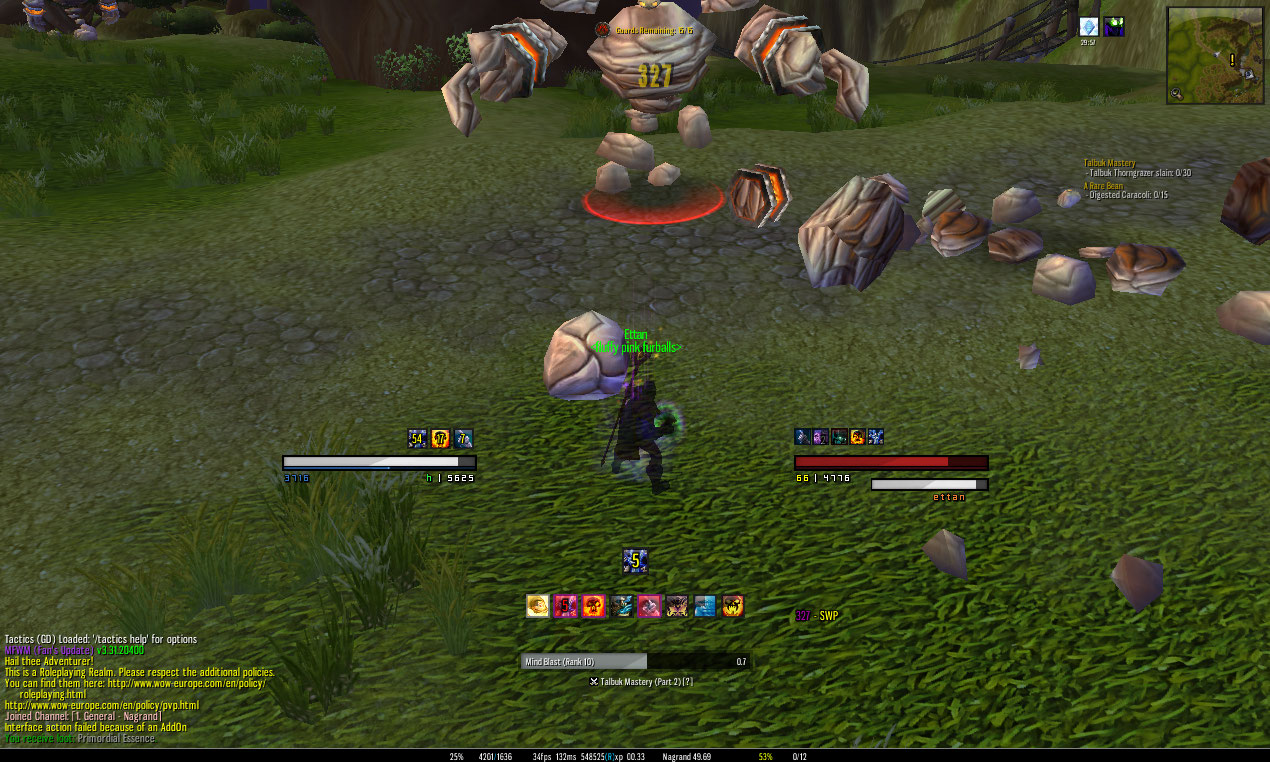Activate the orange flaming skull ability

(593, 606)
